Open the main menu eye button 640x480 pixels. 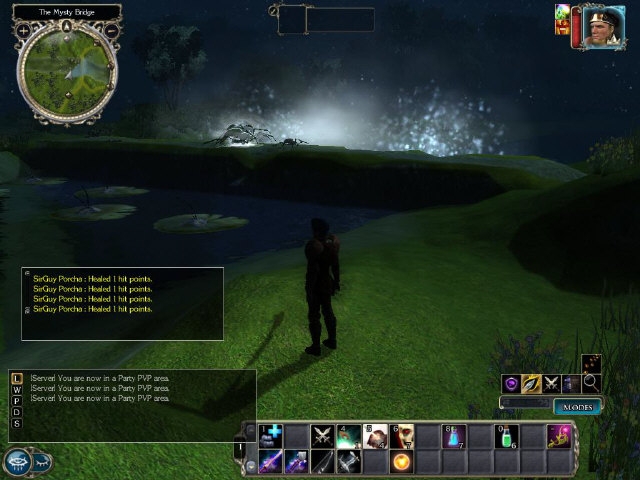[x=18, y=460]
